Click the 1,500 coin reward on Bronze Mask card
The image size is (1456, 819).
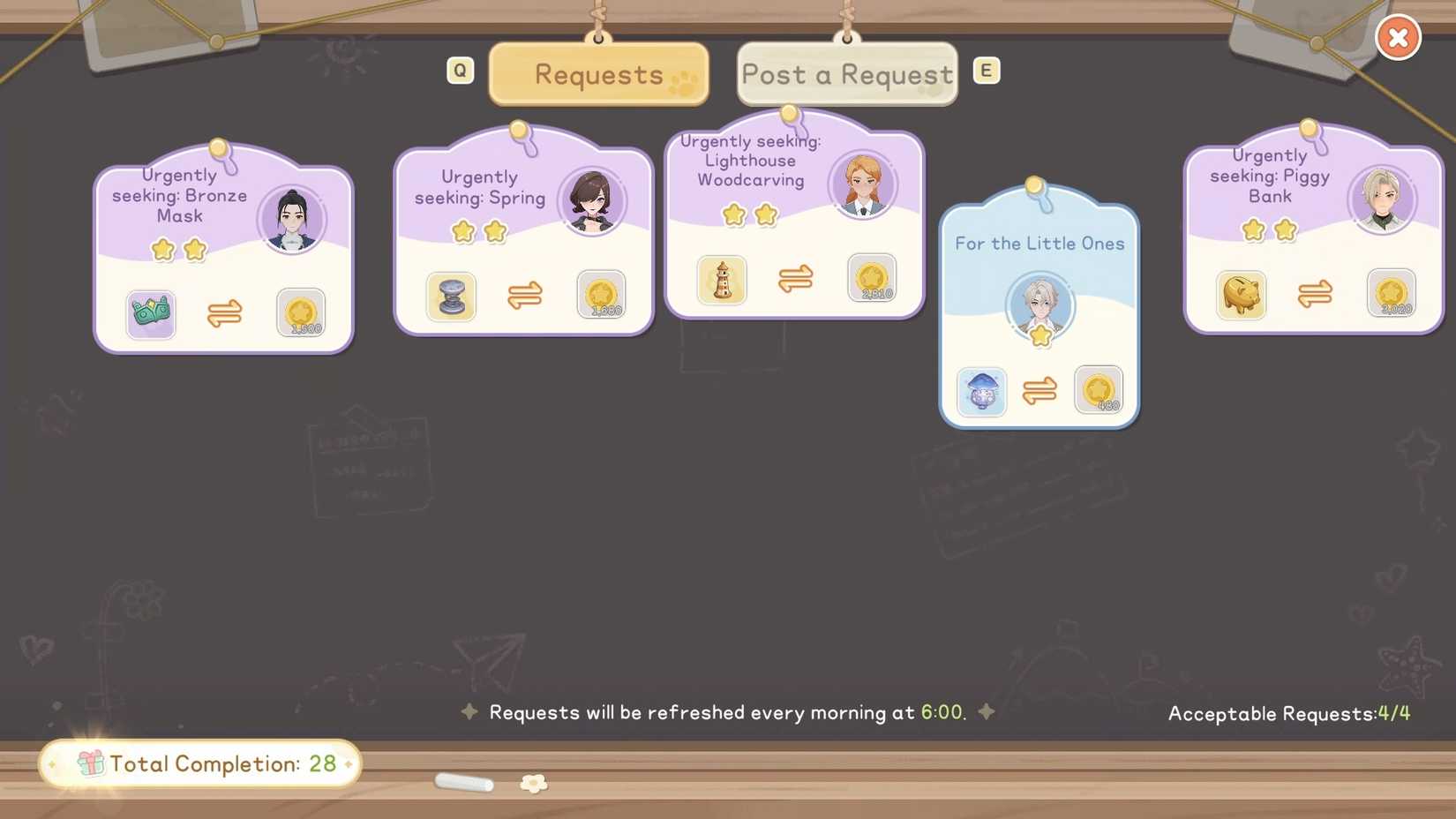301,313
